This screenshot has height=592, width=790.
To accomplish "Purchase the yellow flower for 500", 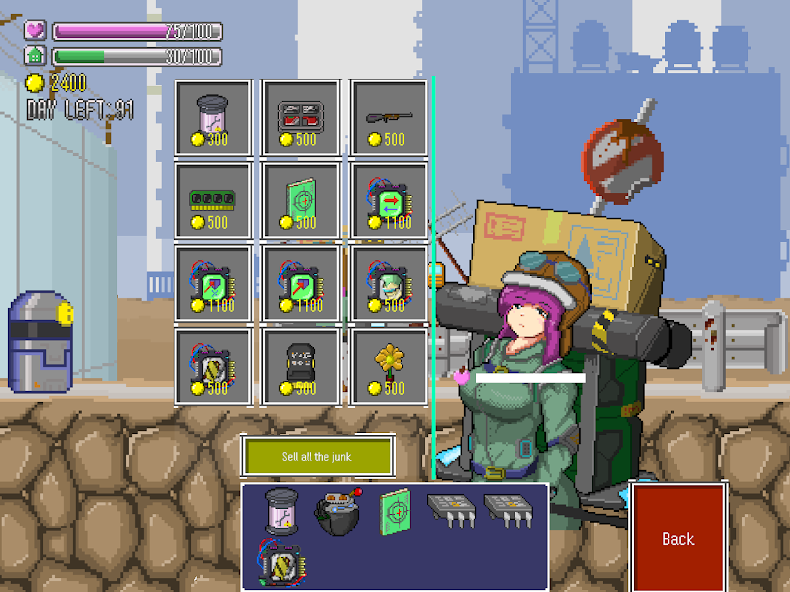I will pos(389,367).
